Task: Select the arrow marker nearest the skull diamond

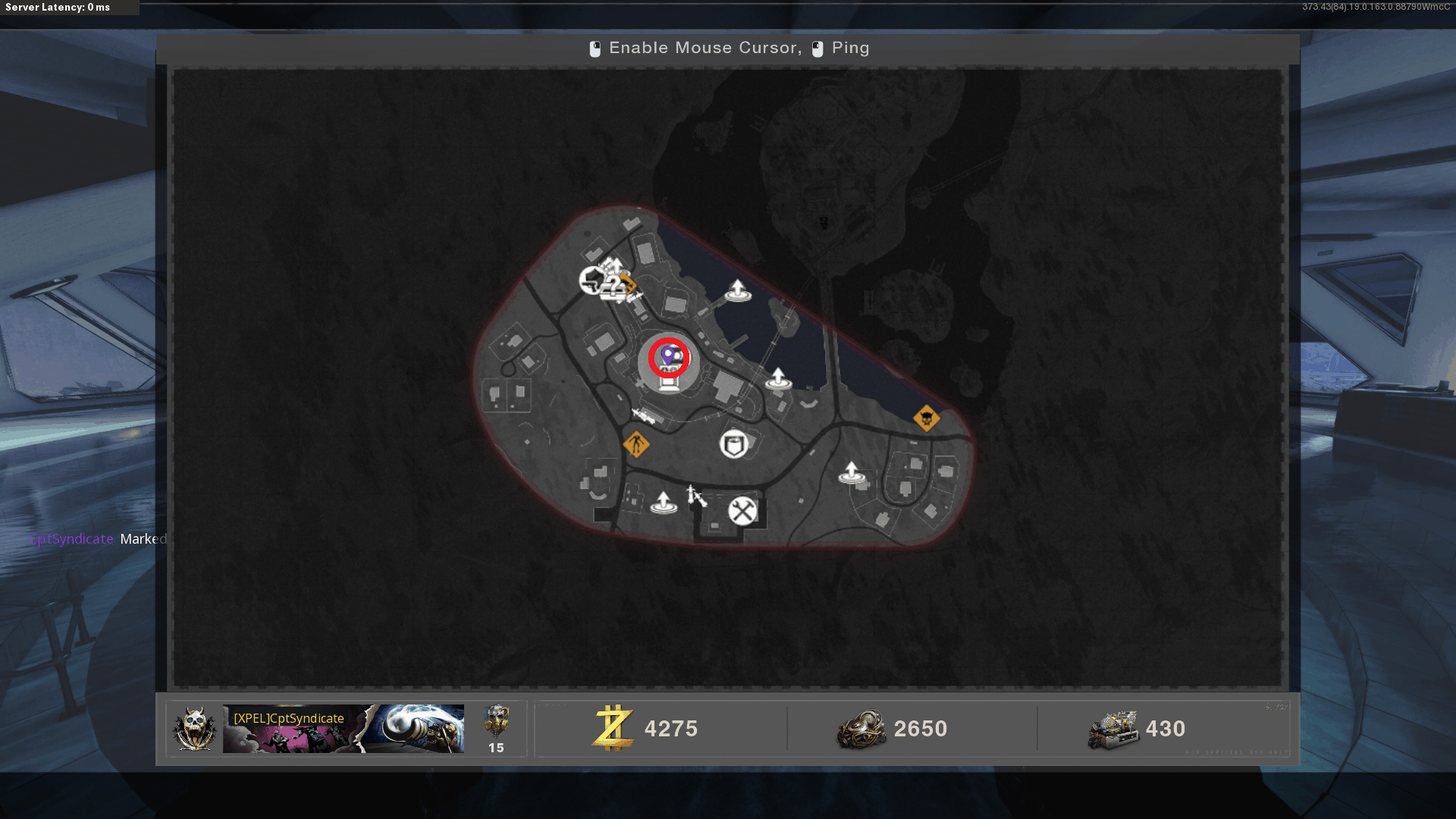Action: click(x=852, y=473)
